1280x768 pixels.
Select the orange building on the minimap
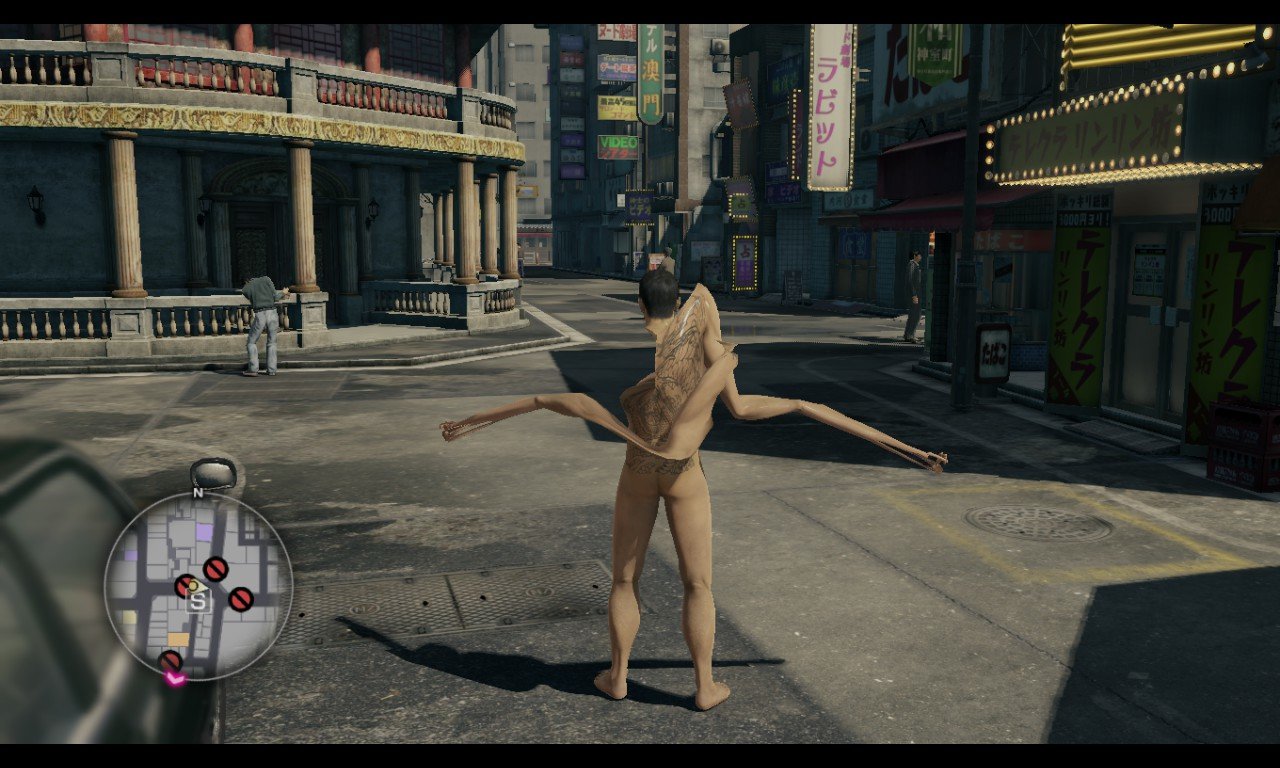(178, 639)
